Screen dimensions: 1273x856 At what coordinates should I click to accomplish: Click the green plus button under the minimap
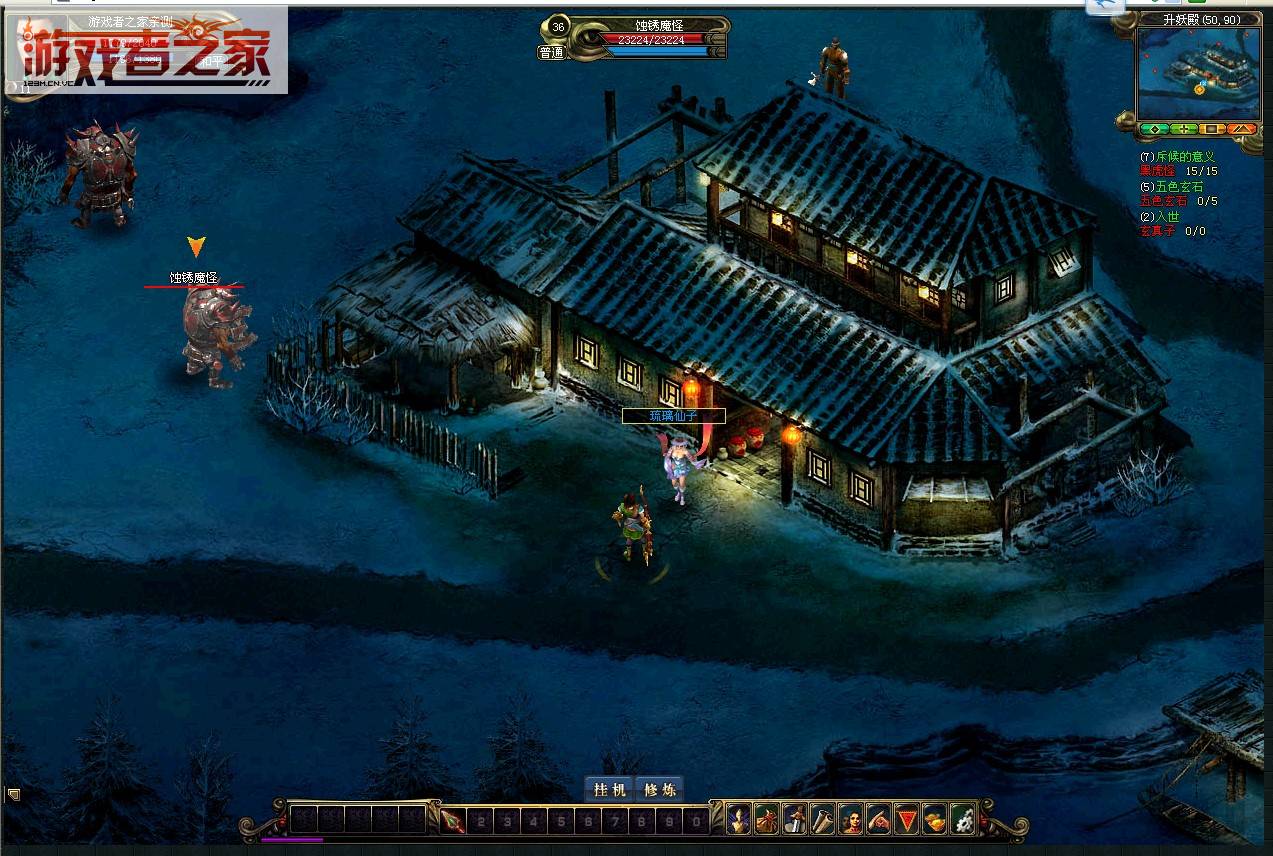click(1183, 129)
